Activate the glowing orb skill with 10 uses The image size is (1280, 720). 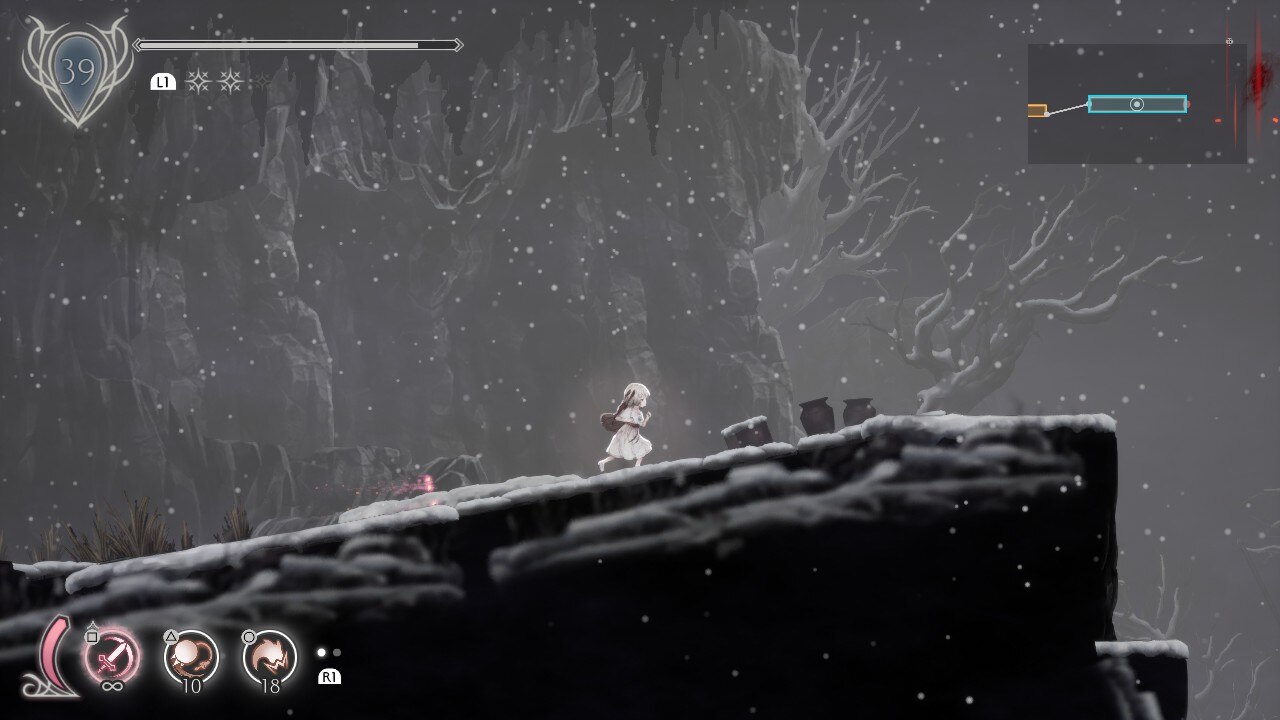(x=190, y=657)
